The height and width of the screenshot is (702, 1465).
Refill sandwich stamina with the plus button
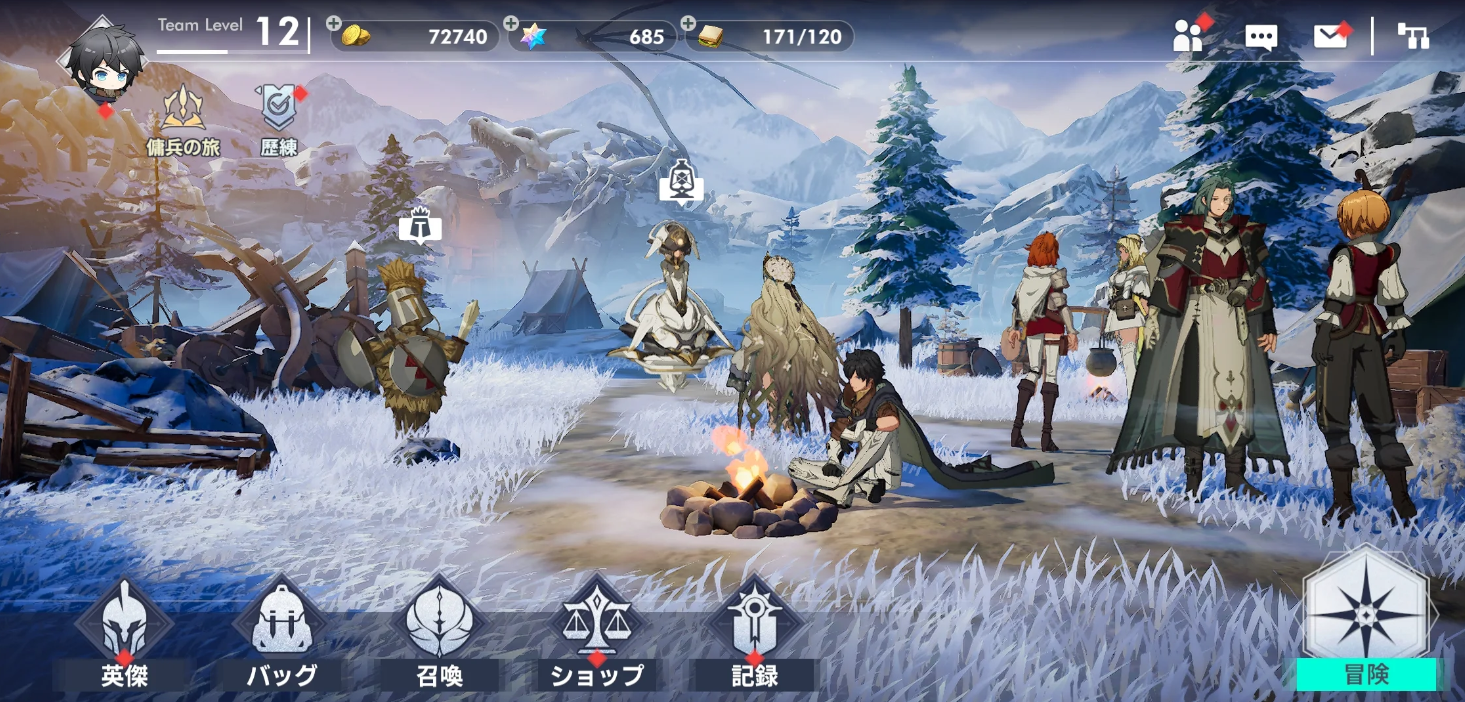688,24
